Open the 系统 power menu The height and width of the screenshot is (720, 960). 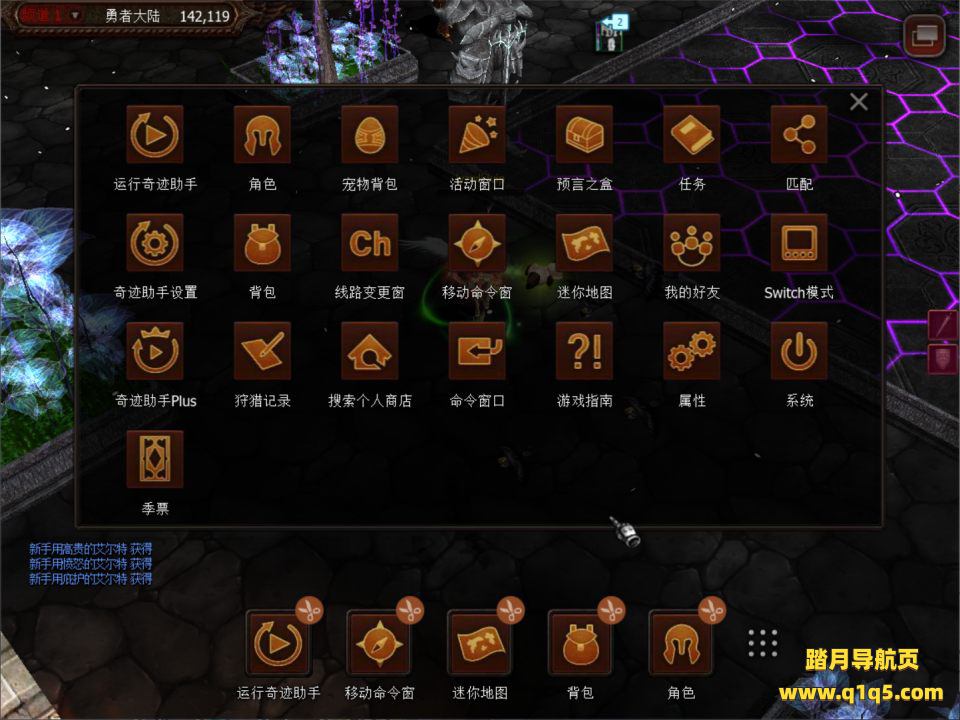799,351
